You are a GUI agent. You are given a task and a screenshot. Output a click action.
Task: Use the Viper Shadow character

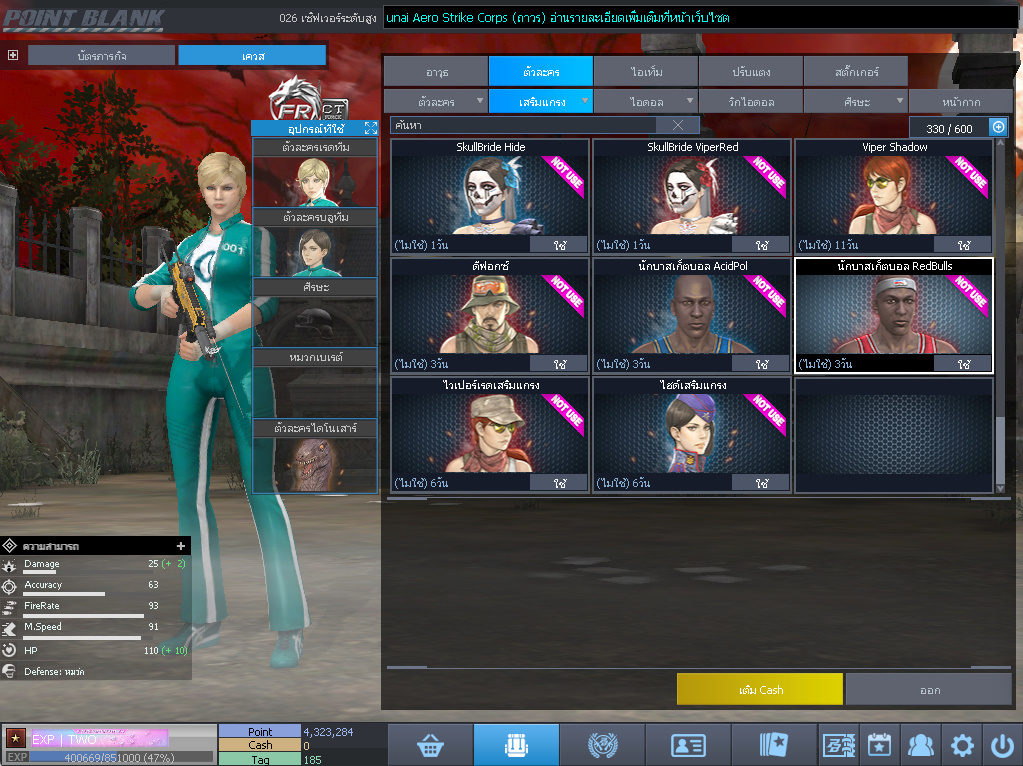[963, 245]
